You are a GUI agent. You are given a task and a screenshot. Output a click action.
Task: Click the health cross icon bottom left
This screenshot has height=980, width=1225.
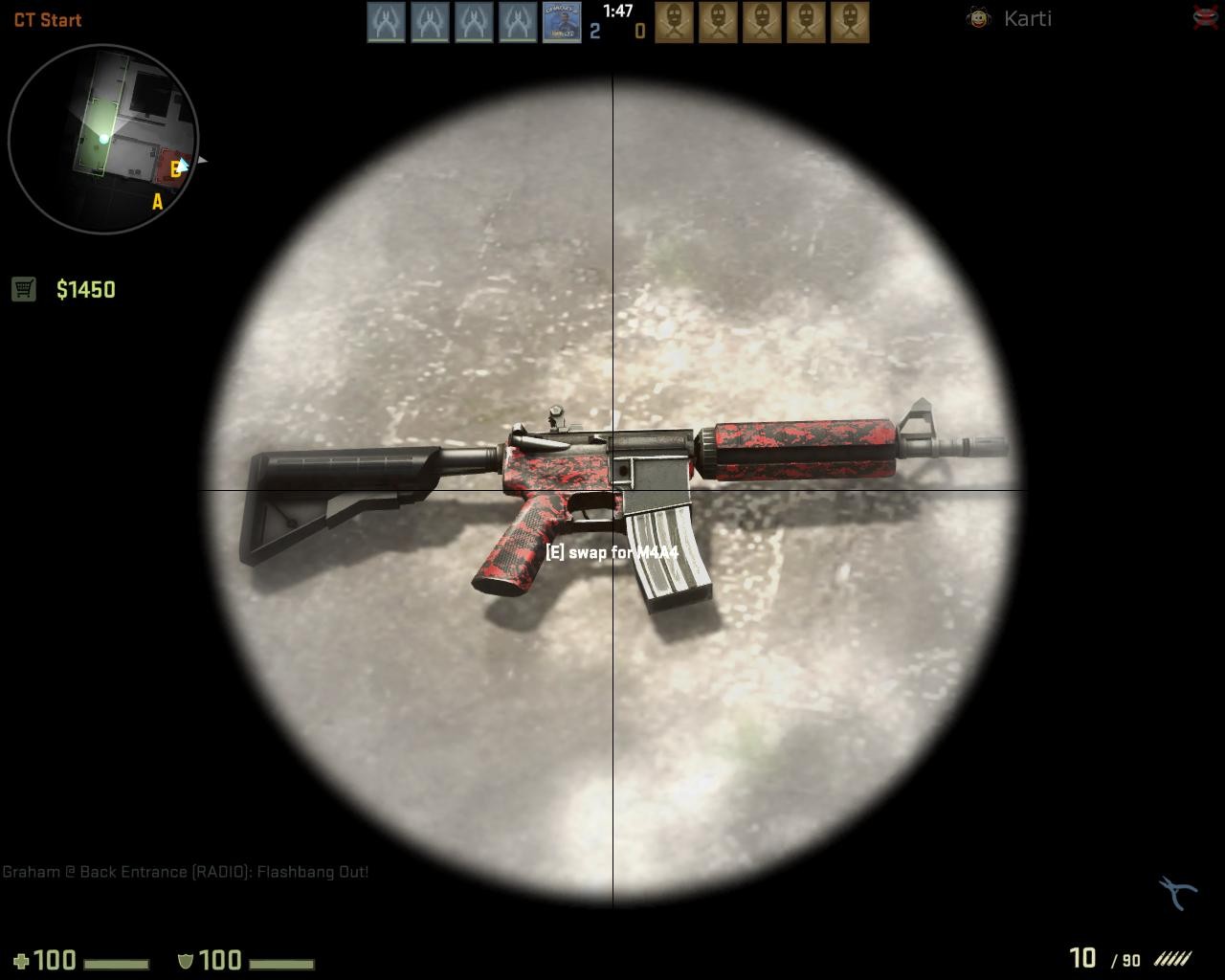(x=23, y=960)
